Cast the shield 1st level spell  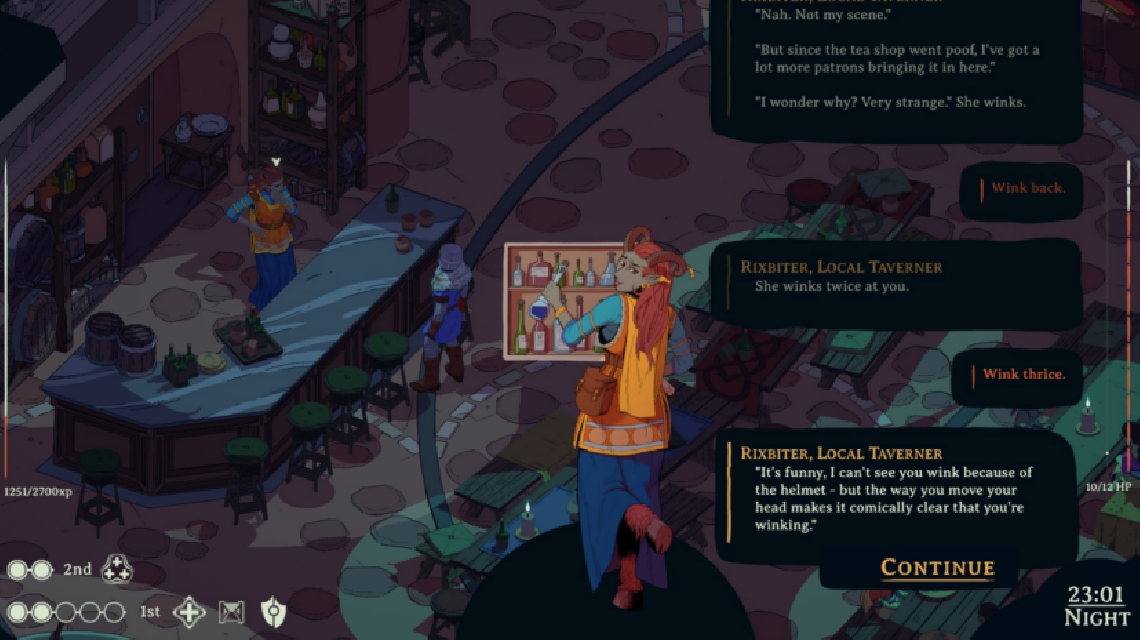click(273, 611)
